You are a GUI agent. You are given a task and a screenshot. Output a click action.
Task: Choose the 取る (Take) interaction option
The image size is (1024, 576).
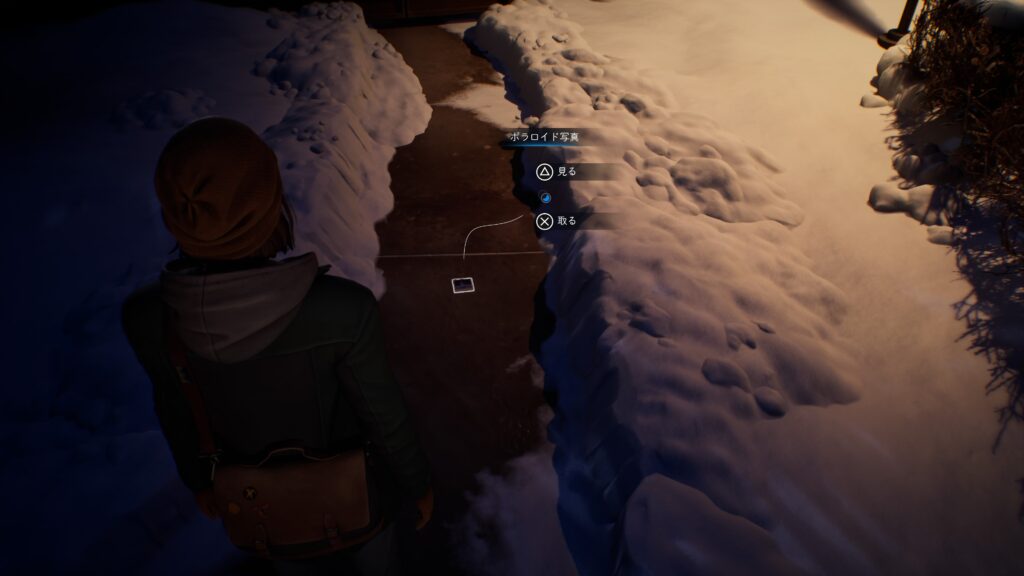point(557,221)
